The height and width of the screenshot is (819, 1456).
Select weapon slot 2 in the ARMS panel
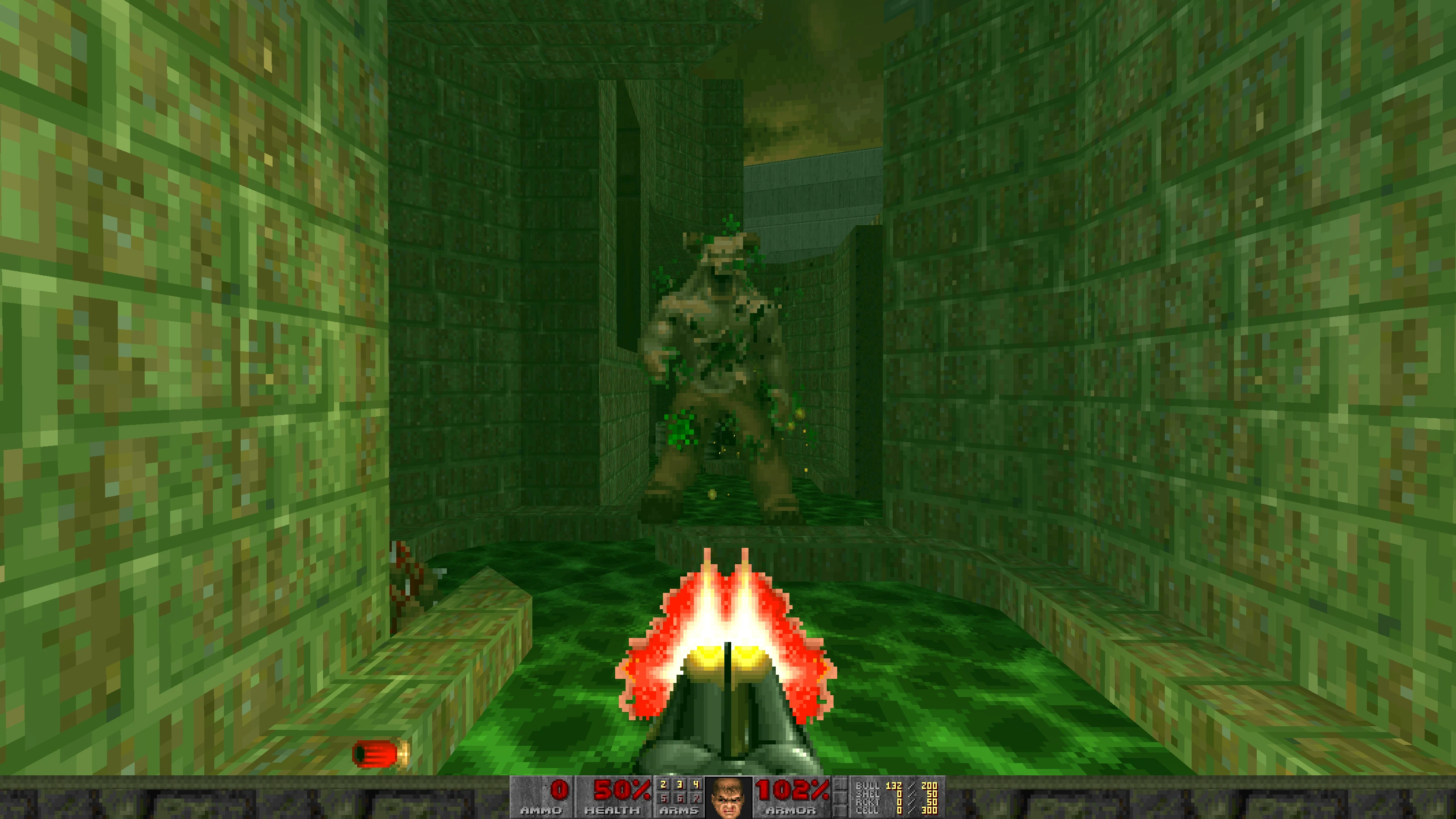pos(663,784)
